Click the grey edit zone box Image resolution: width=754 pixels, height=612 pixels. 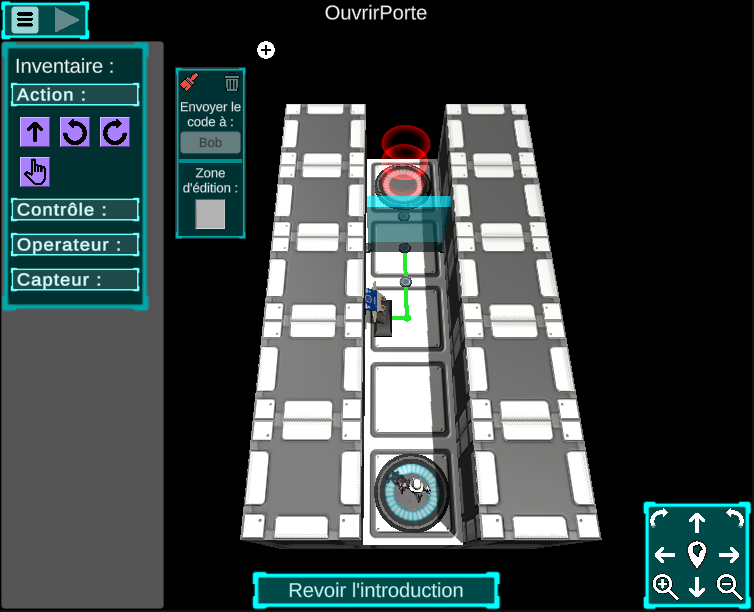[210, 214]
